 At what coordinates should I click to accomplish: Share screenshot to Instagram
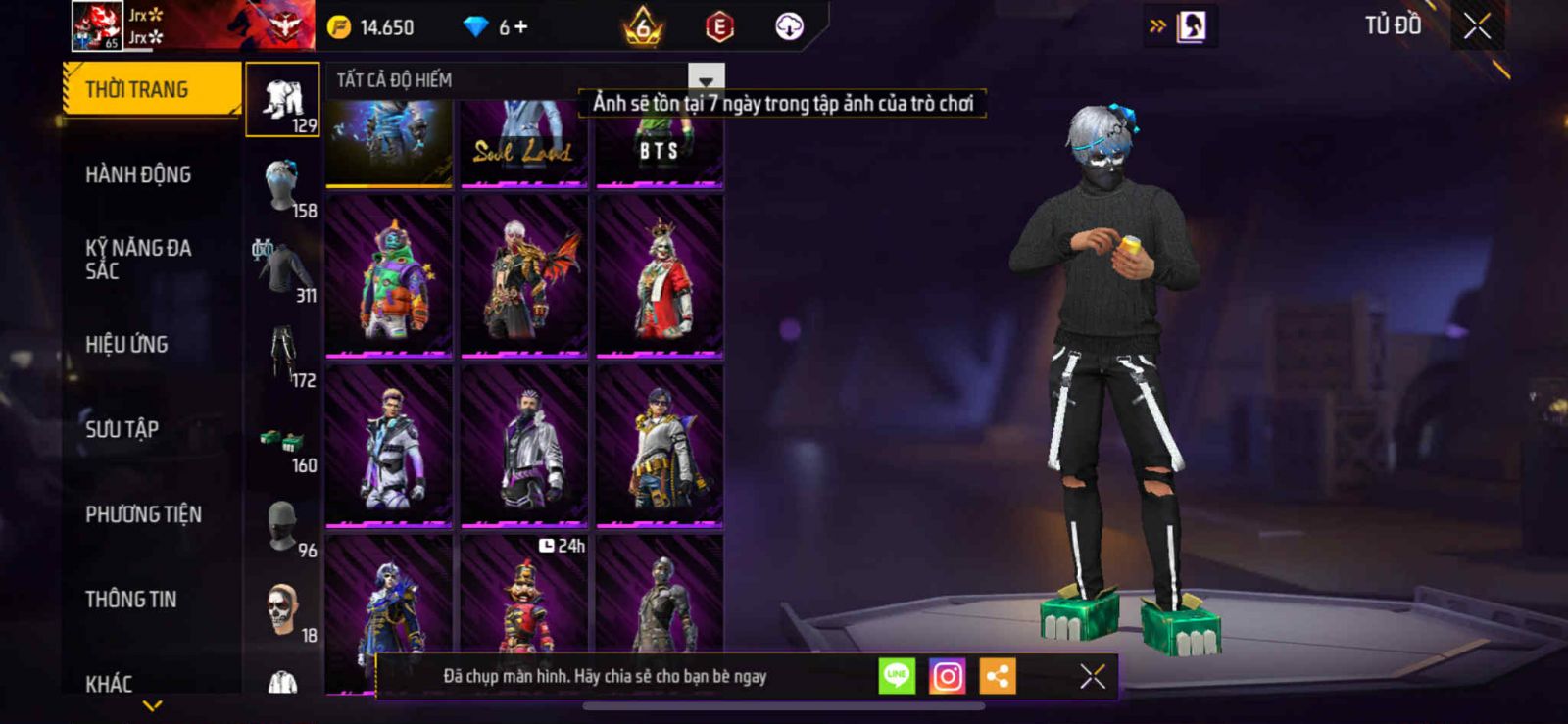click(947, 676)
